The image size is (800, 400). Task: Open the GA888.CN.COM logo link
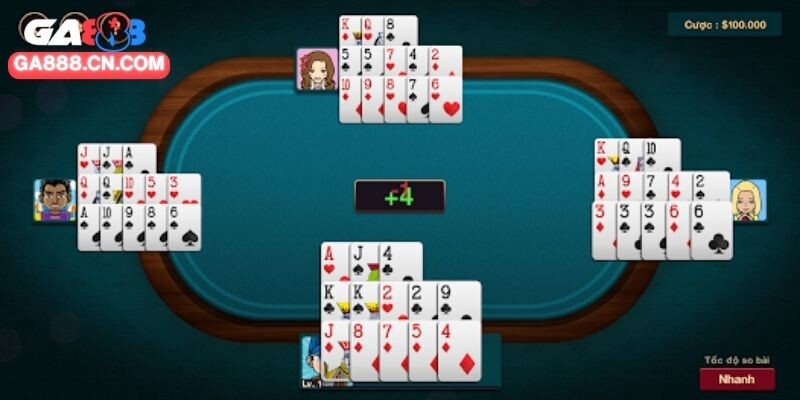point(88,66)
